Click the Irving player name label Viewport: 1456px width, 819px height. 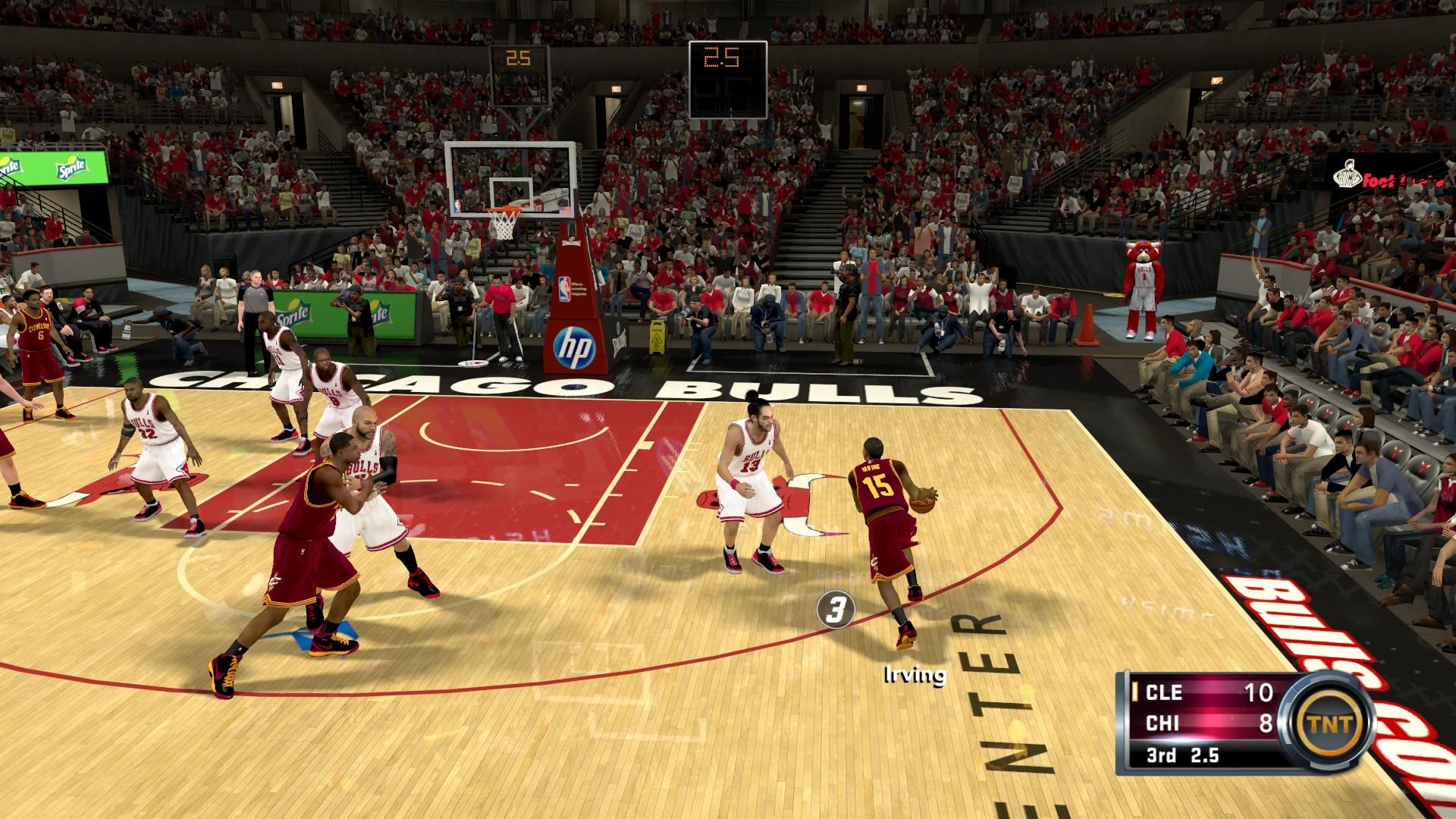pos(915,675)
